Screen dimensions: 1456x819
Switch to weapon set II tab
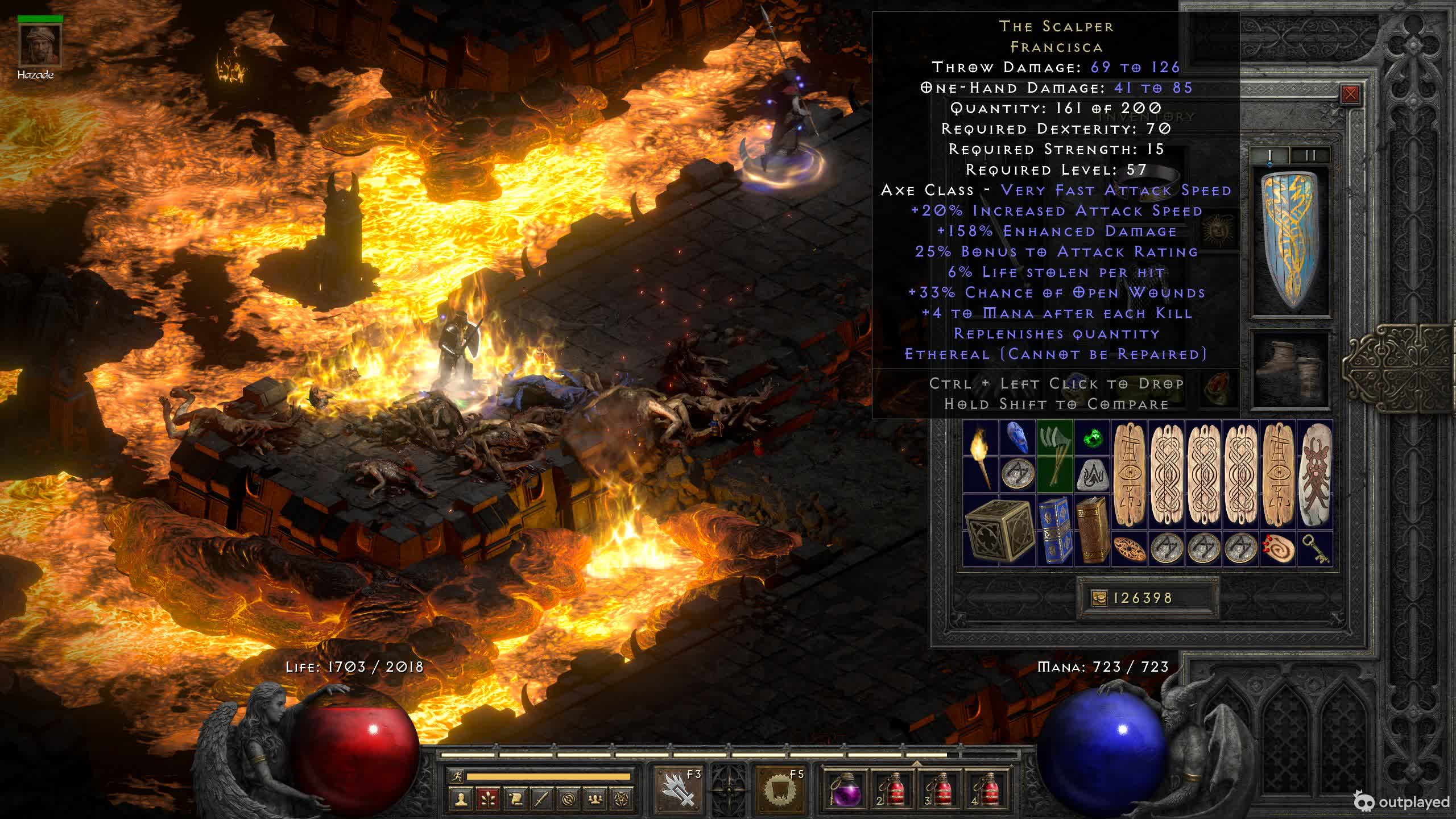(x=1310, y=155)
